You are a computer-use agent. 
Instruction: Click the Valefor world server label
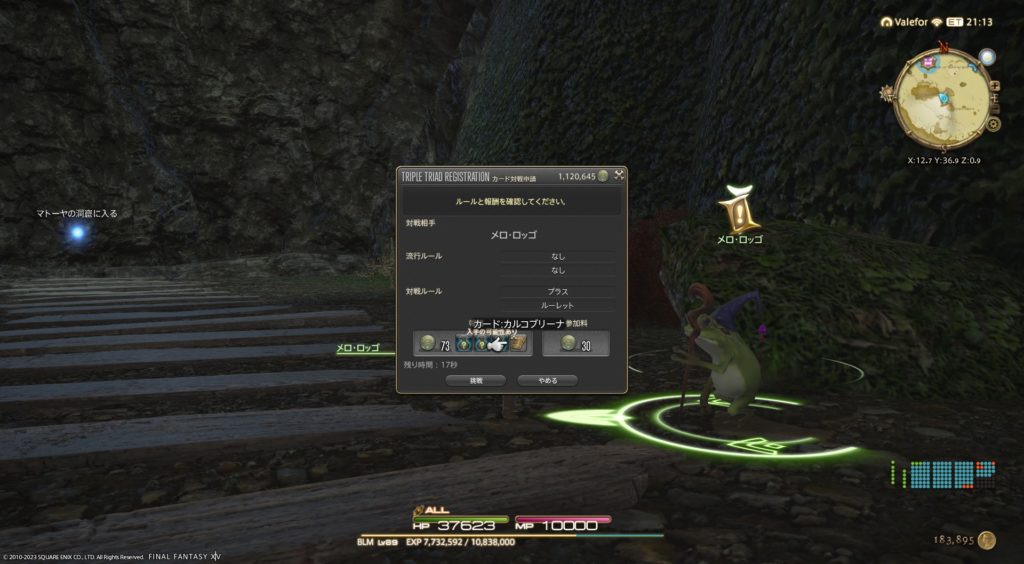pyautogui.click(x=910, y=22)
